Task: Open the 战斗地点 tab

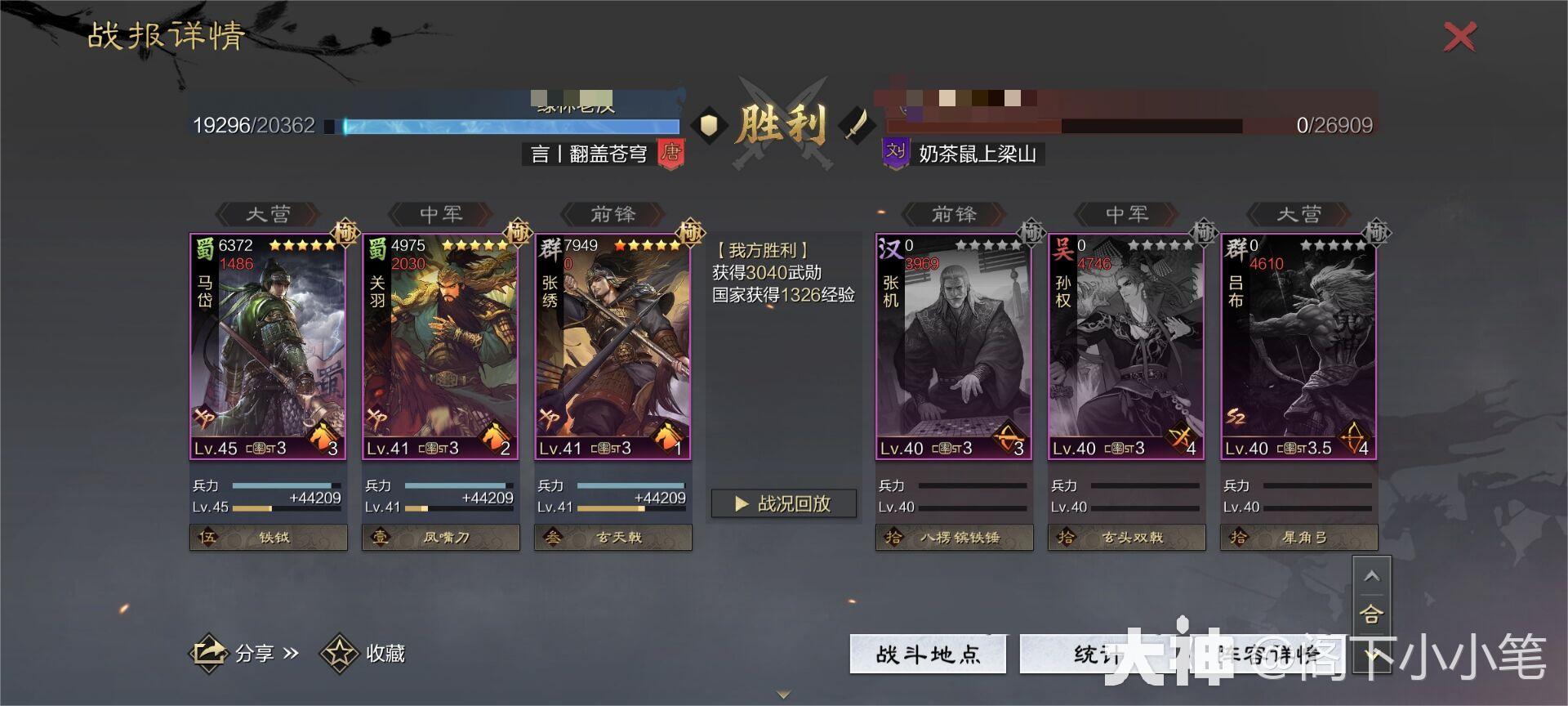Action: (x=927, y=654)
